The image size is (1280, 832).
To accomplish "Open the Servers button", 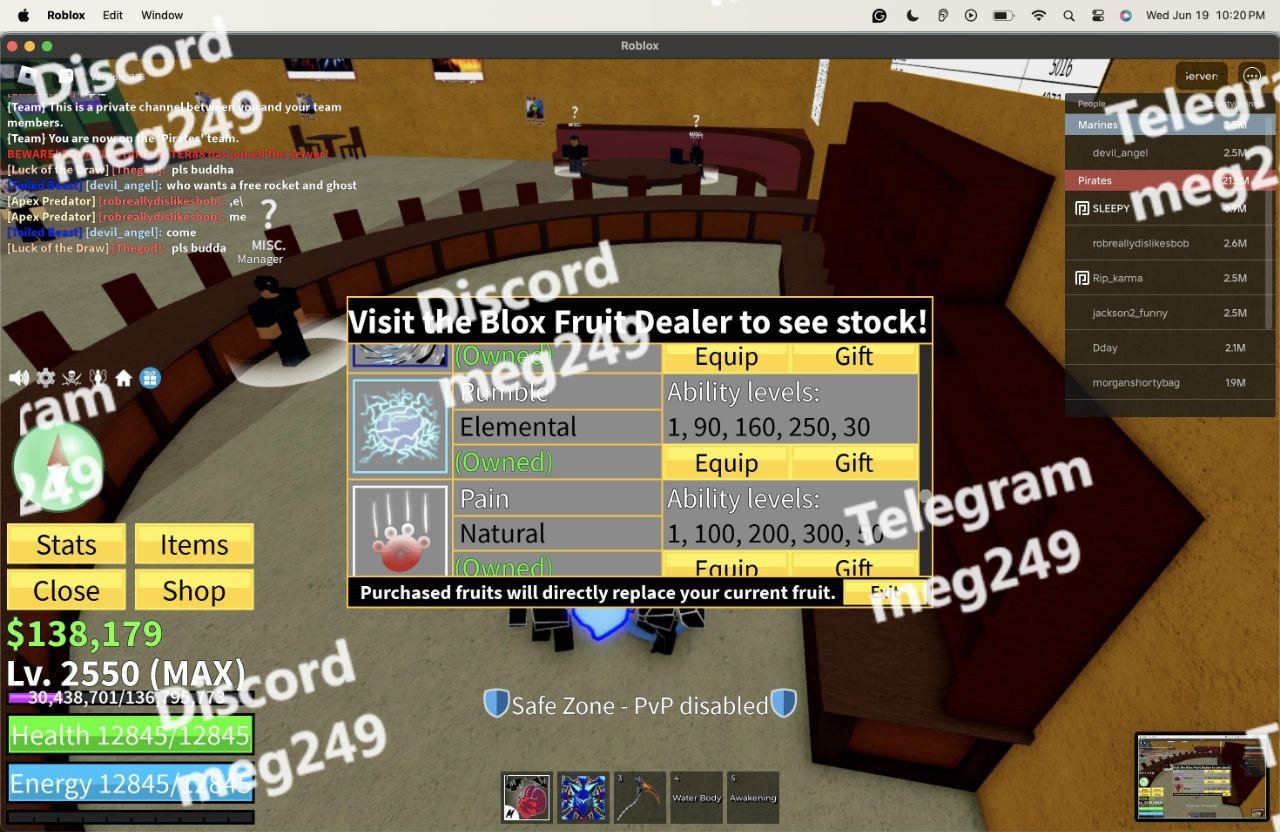I will [x=1200, y=76].
